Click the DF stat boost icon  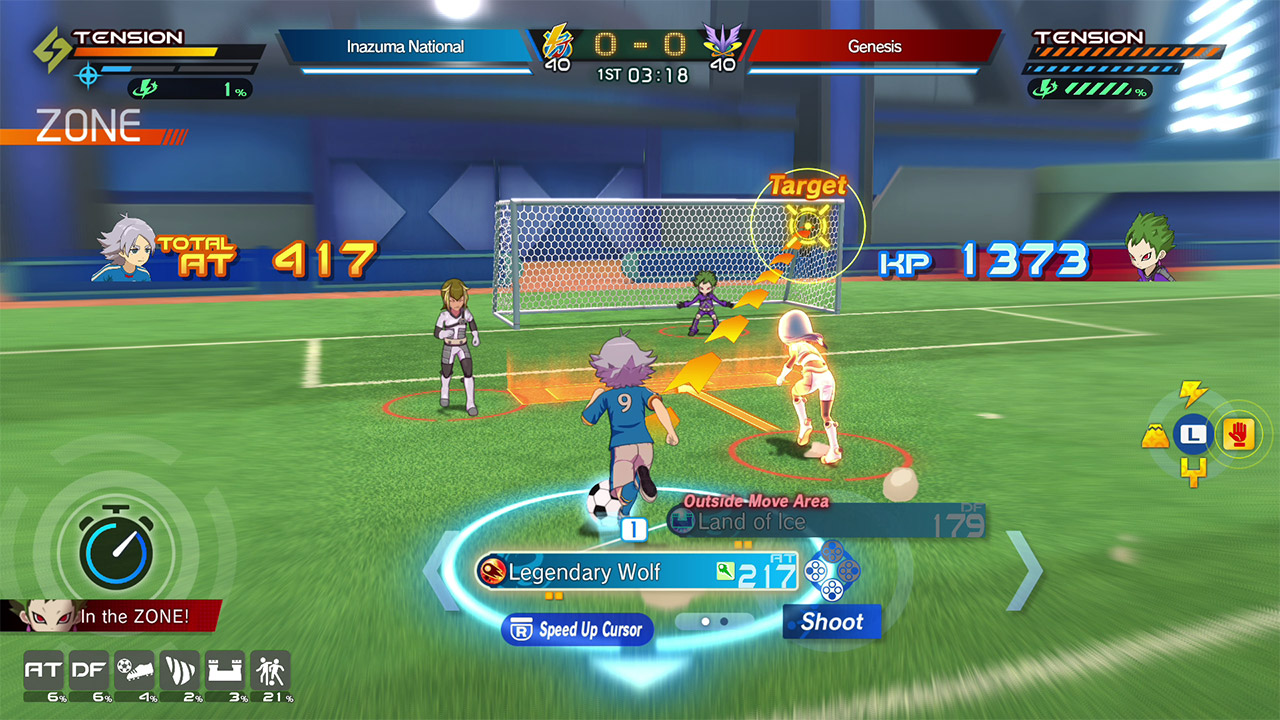click(x=88, y=672)
